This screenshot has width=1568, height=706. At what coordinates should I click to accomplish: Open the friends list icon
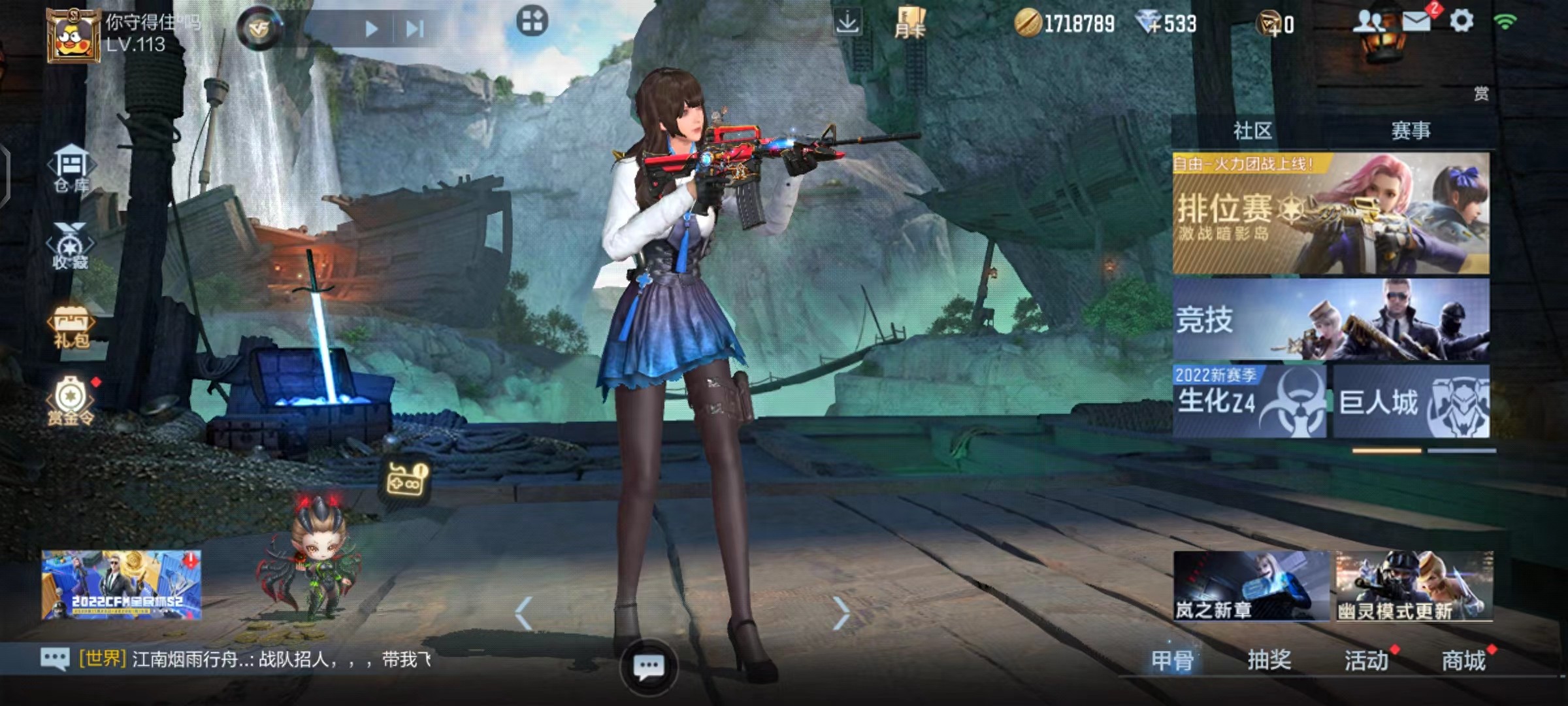click(1369, 22)
